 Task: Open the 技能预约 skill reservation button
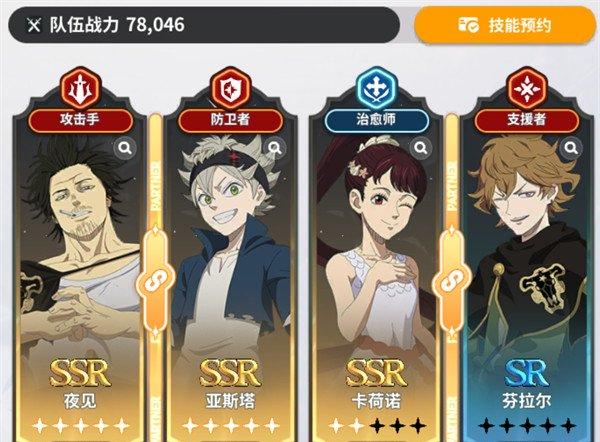click(x=505, y=25)
